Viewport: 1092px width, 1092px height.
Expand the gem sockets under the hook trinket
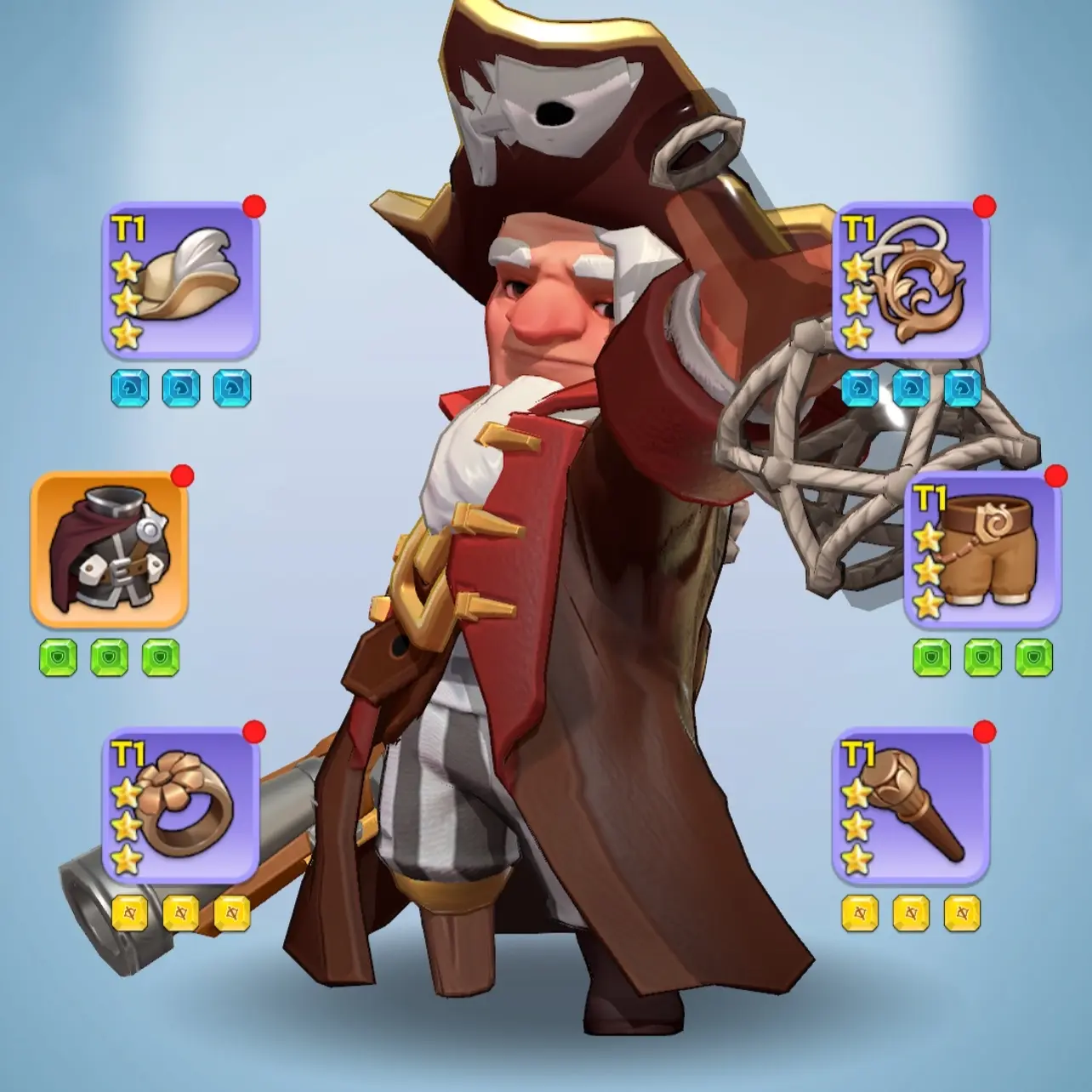pyautogui.click(x=910, y=387)
